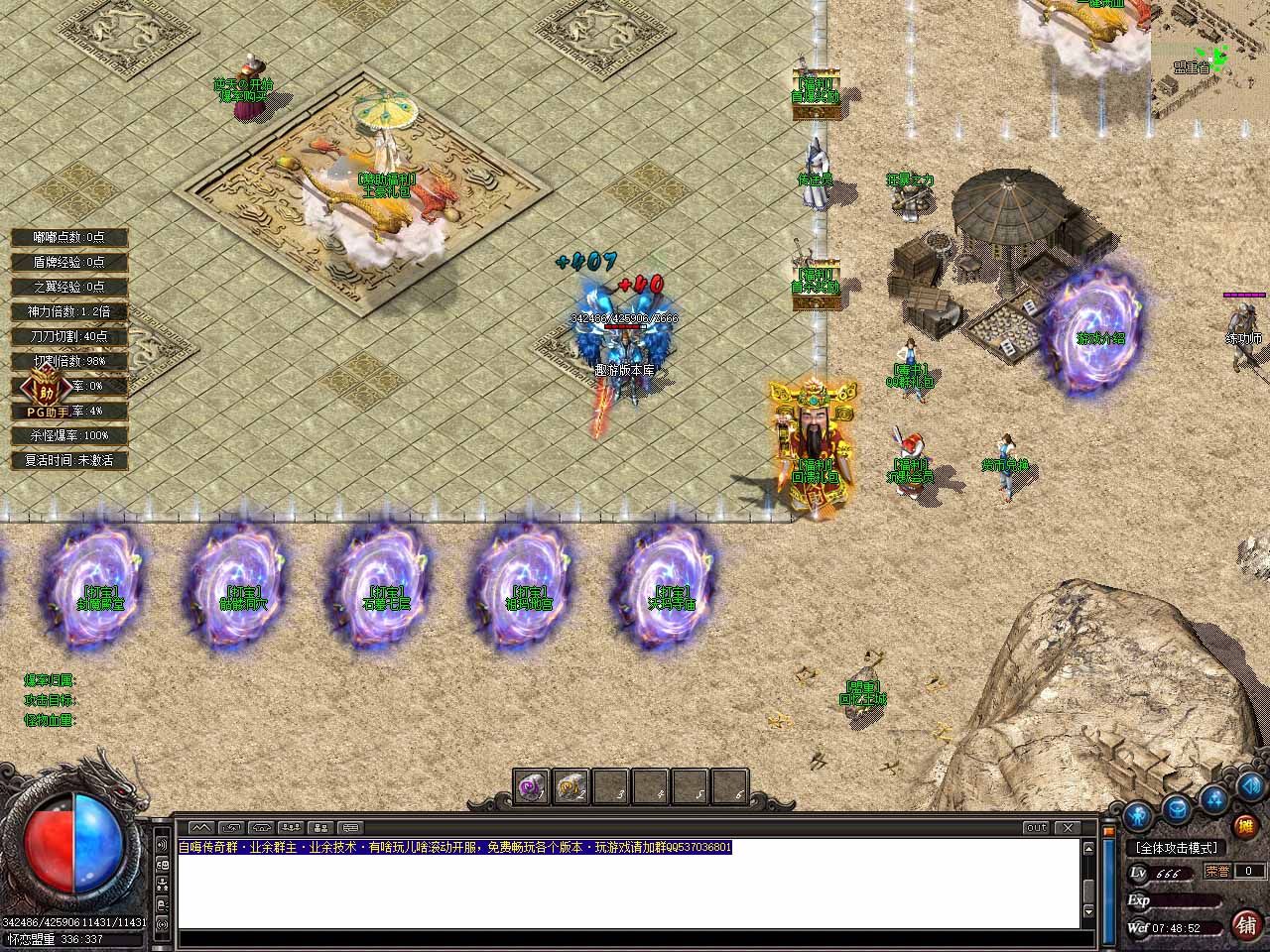Open the skills orb with three dots
1270x952 pixels.
1214,798
